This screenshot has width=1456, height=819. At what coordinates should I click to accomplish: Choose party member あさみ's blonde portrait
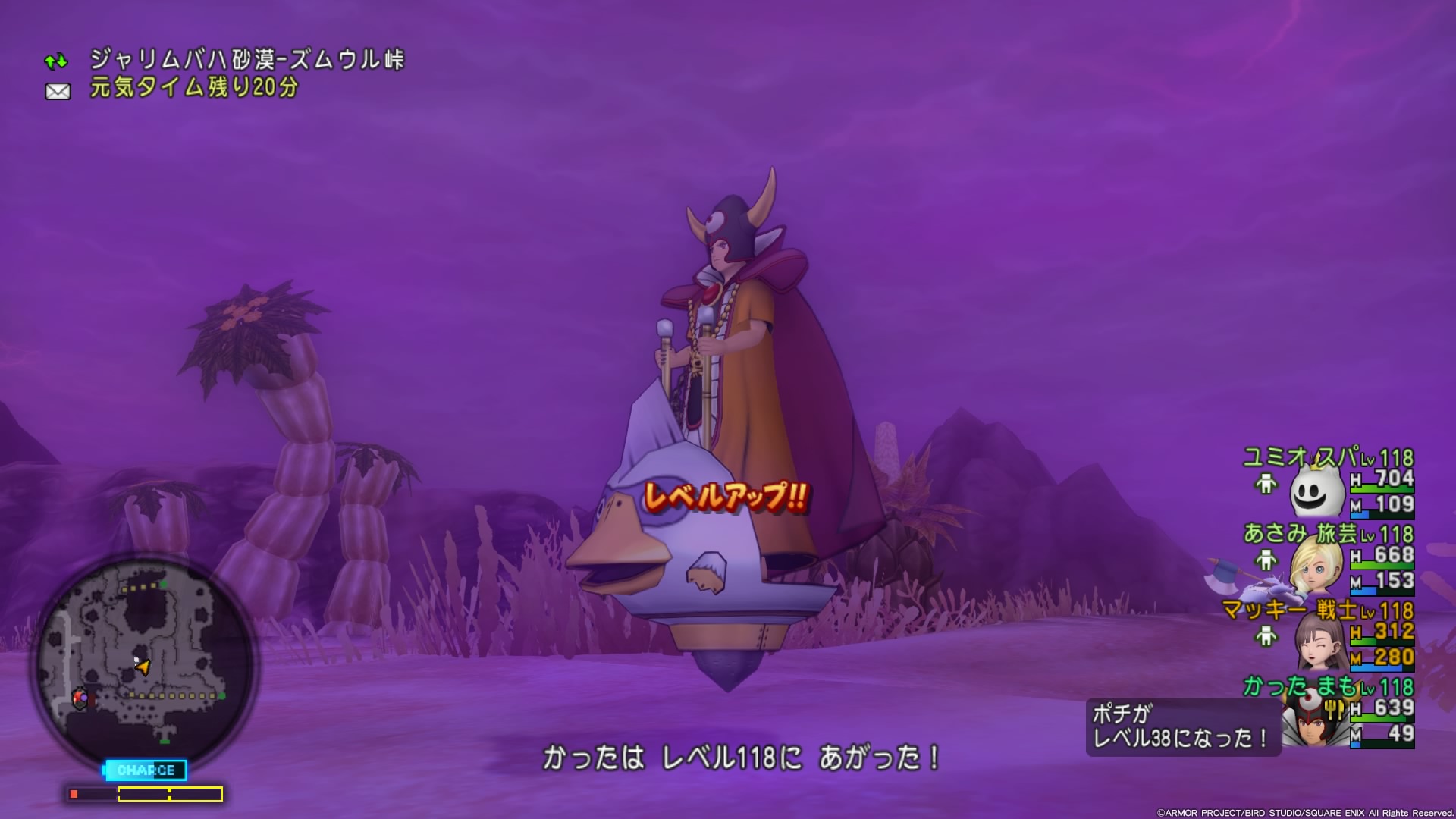(1318, 568)
